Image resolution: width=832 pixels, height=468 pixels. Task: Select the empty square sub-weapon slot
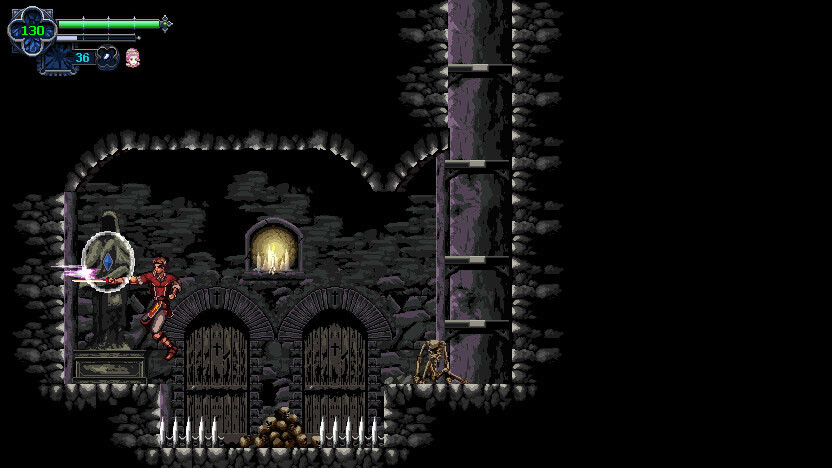coord(55,59)
